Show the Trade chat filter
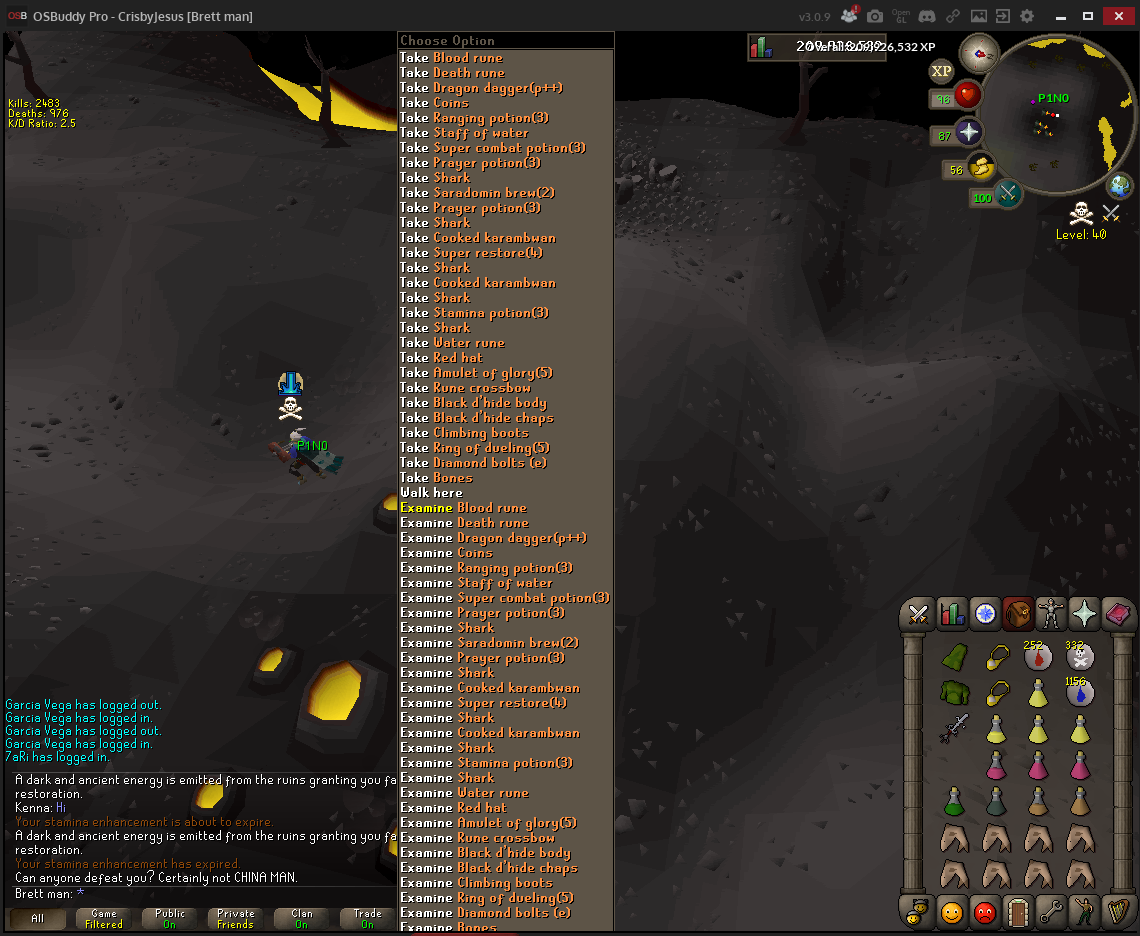The width and height of the screenshot is (1140, 936). coord(367,918)
